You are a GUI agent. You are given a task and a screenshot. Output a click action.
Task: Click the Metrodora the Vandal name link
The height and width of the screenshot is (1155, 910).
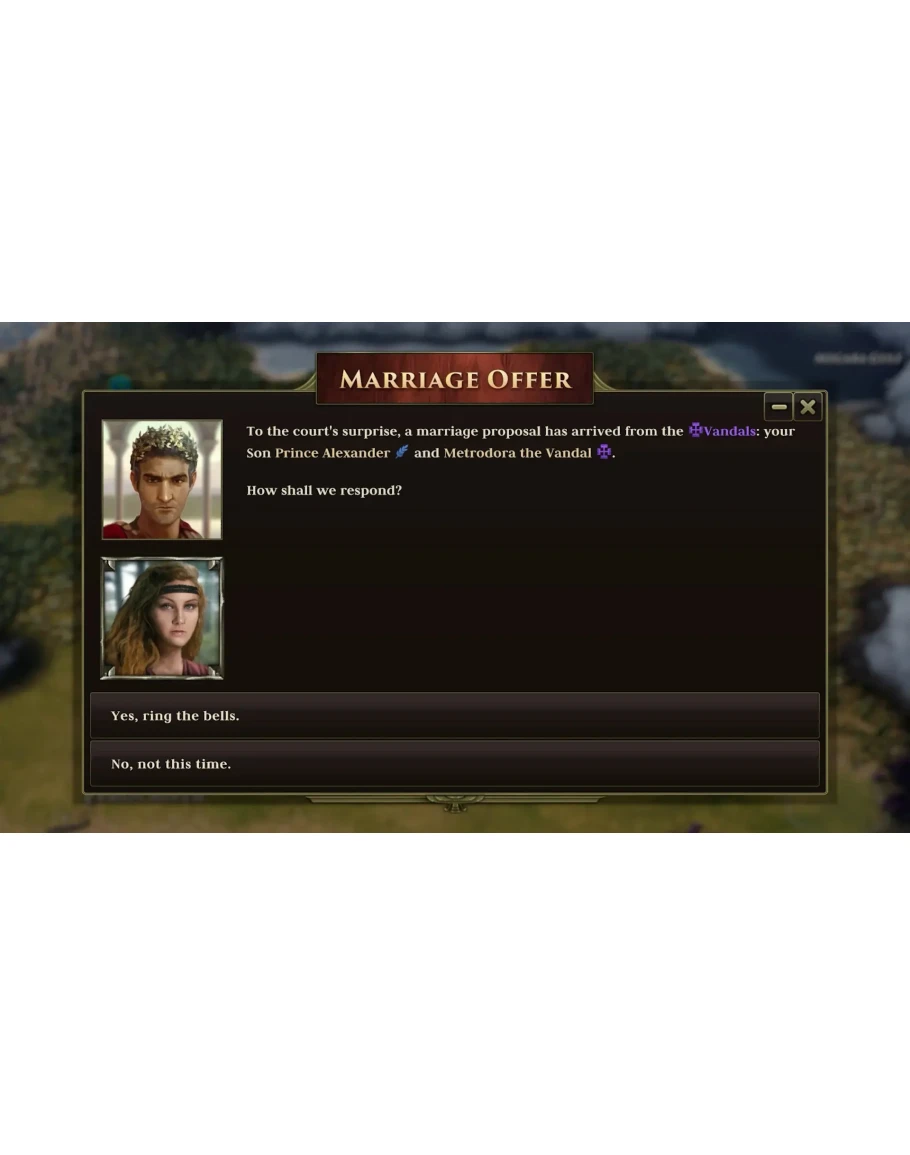[x=517, y=453]
